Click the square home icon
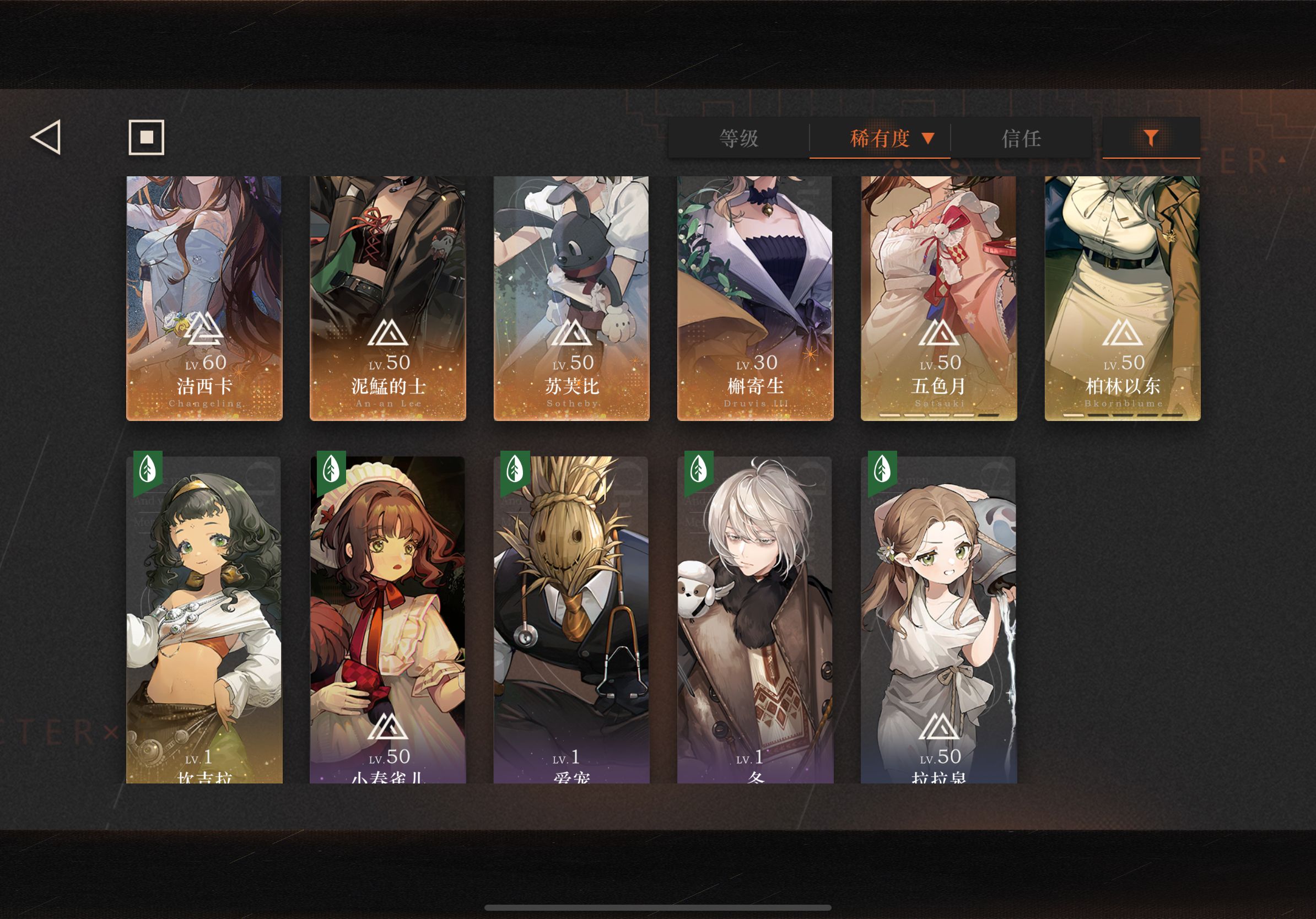Viewport: 1316px width, 919px height. click(x=146, y=137)
